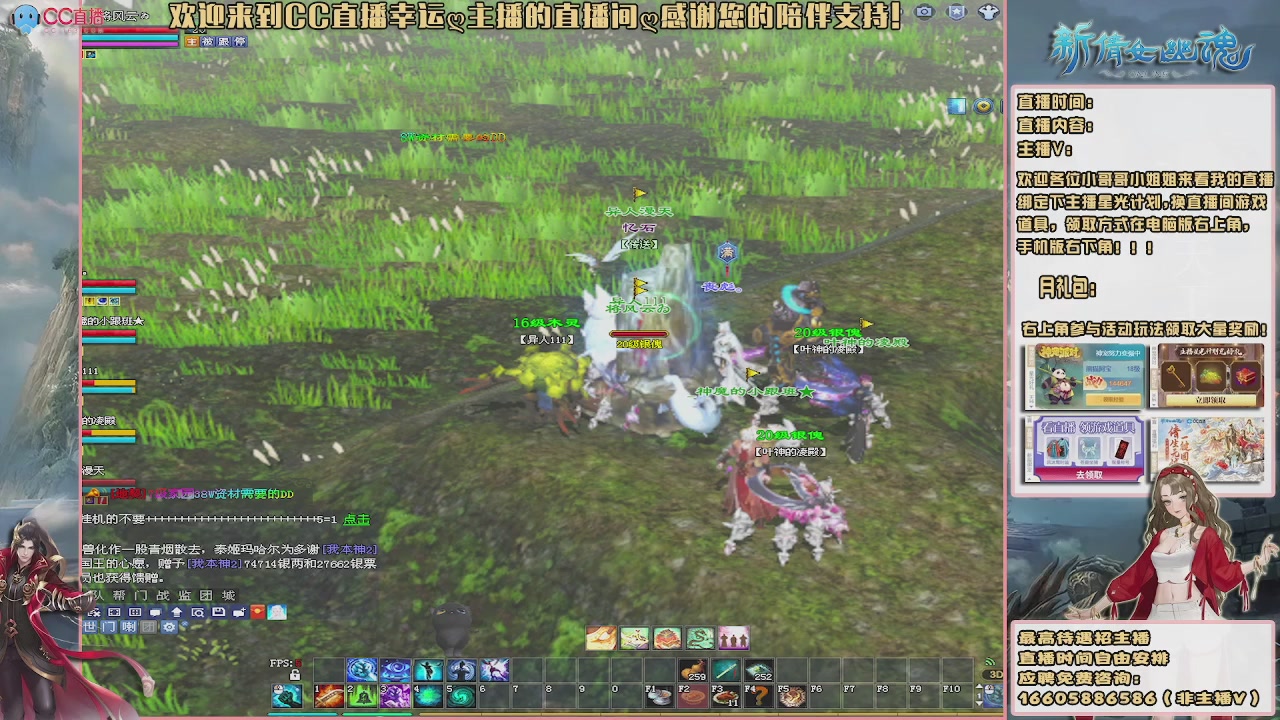Toggle the hotbar lock next to FPS counter
1280x720 pixels.
(295, 676)
